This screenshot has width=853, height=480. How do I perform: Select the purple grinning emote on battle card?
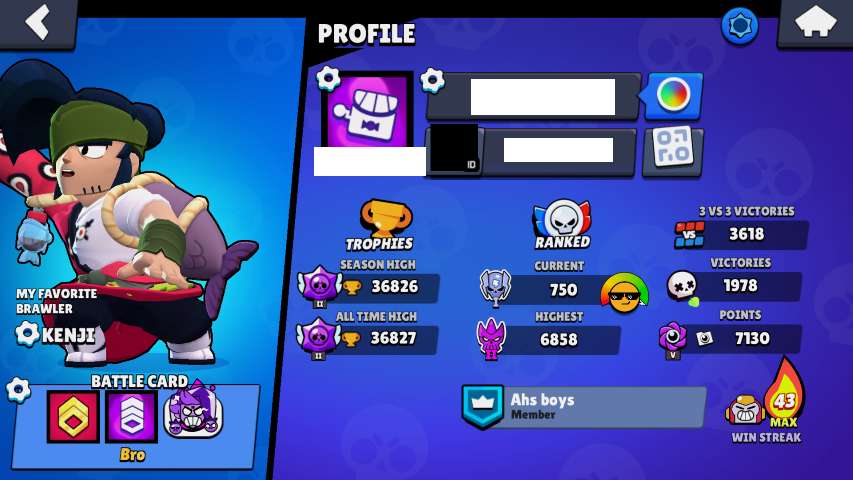(x=192, y=412)
